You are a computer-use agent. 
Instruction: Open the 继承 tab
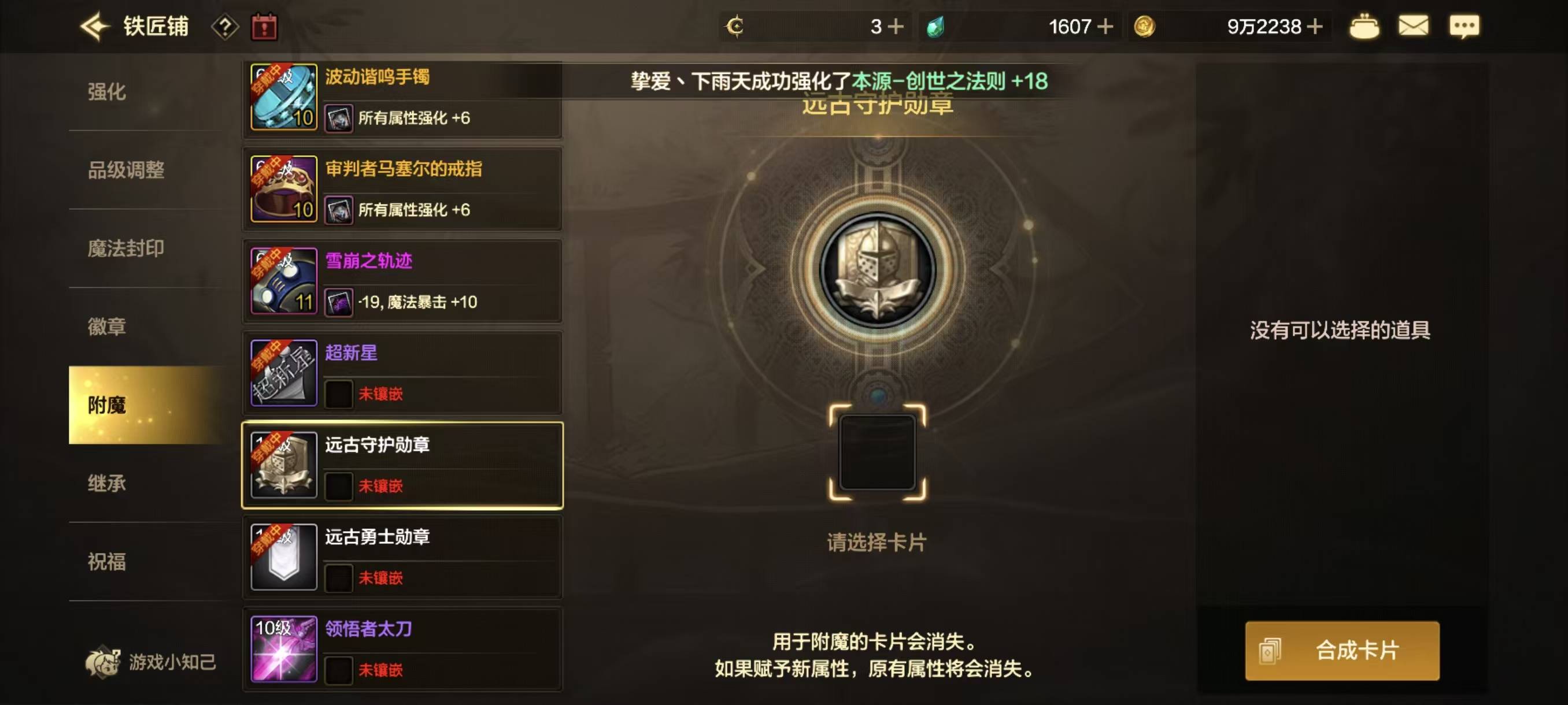click(x=107, y=484)
